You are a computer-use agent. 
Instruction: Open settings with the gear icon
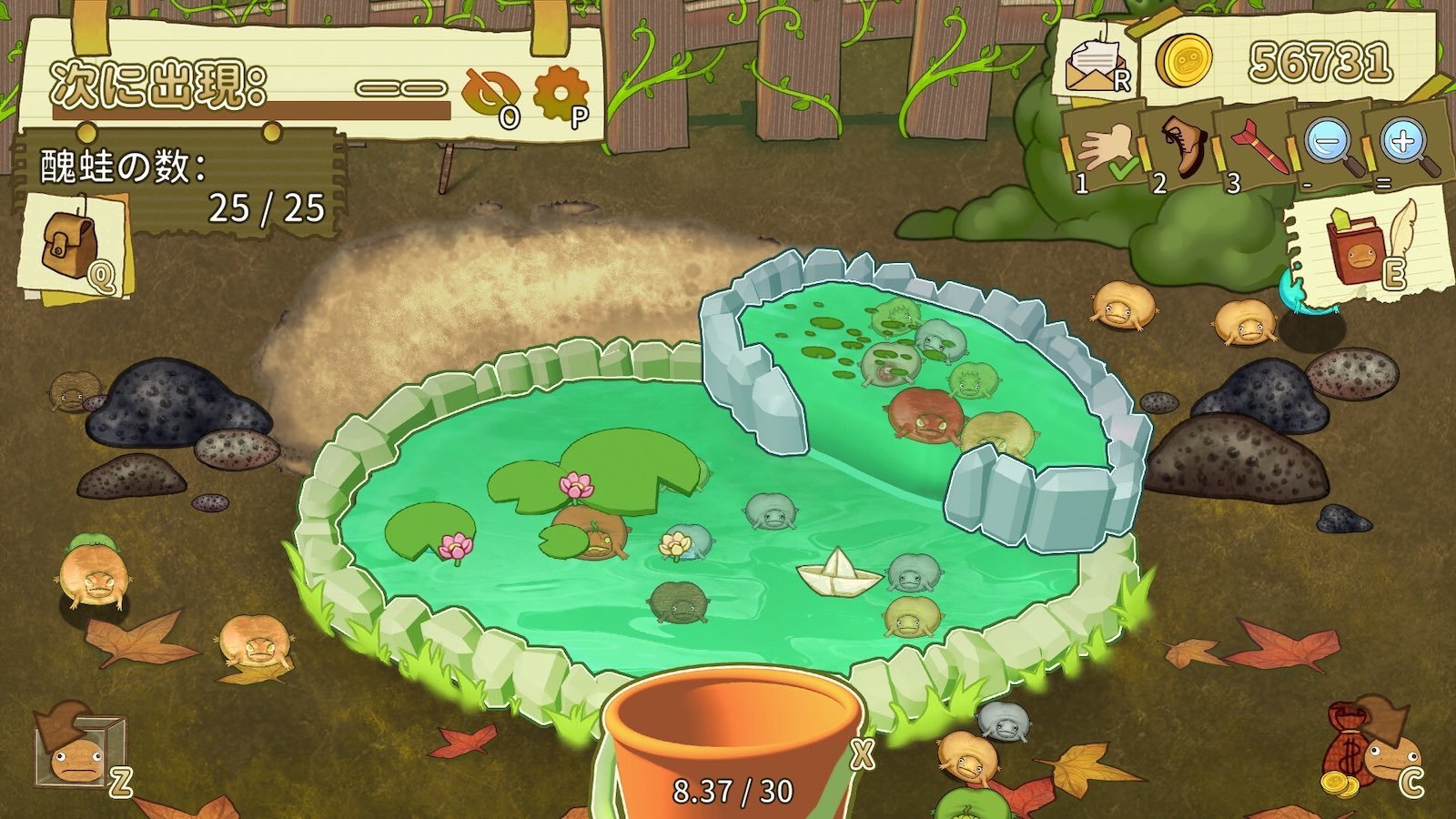point(559,95)
